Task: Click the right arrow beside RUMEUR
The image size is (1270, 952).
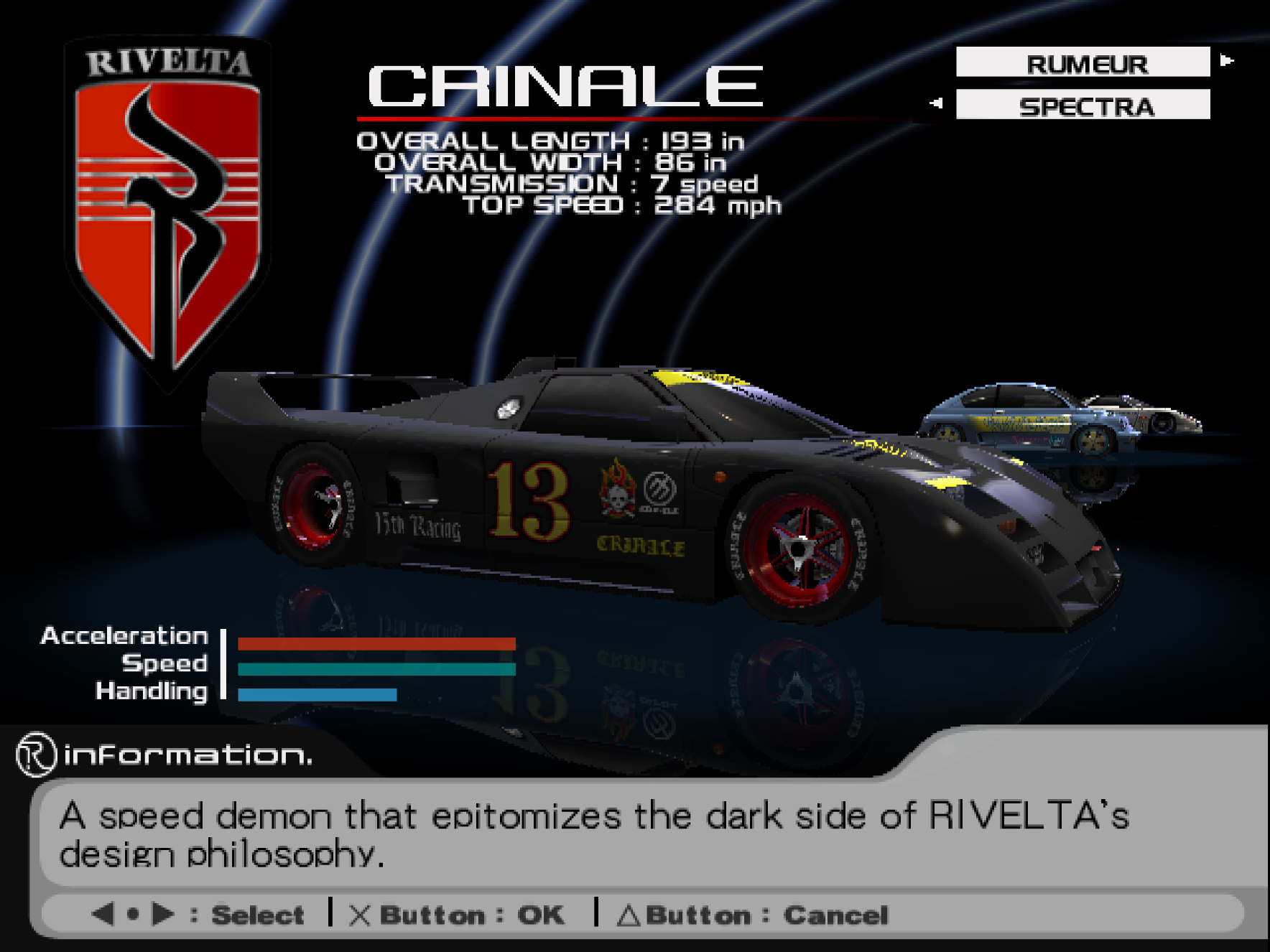Action: tap(1227, 61)
